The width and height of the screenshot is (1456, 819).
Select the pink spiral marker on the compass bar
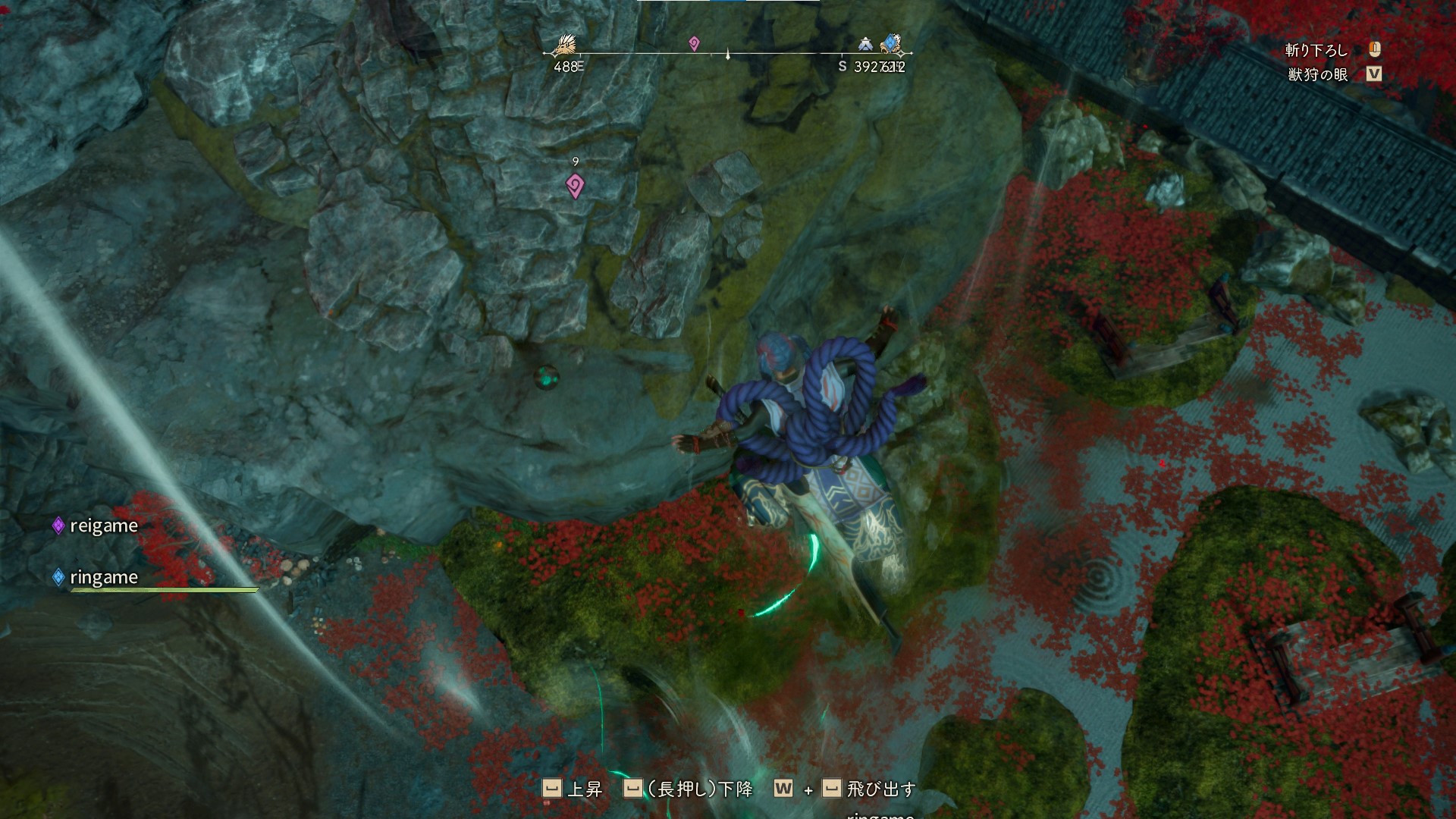click(x=694, y=44)
